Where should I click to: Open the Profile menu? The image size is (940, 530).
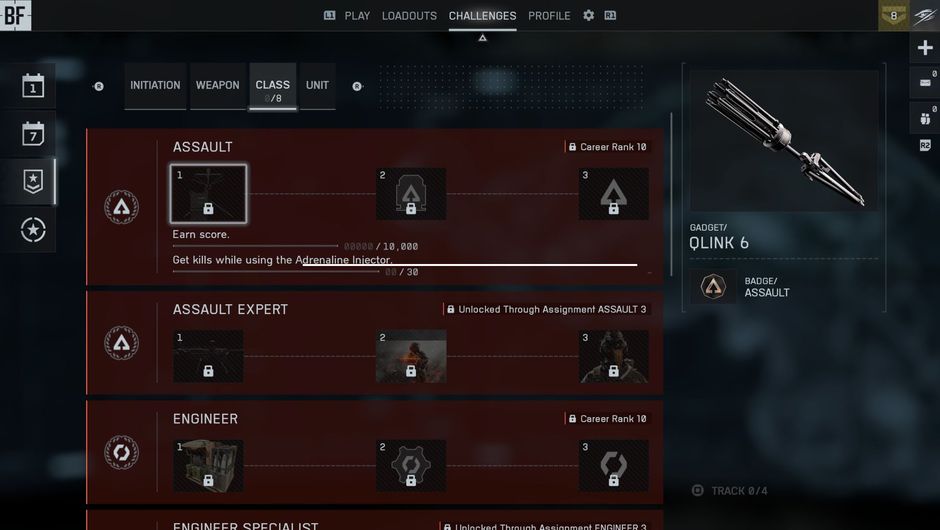(x=549, y=16)
